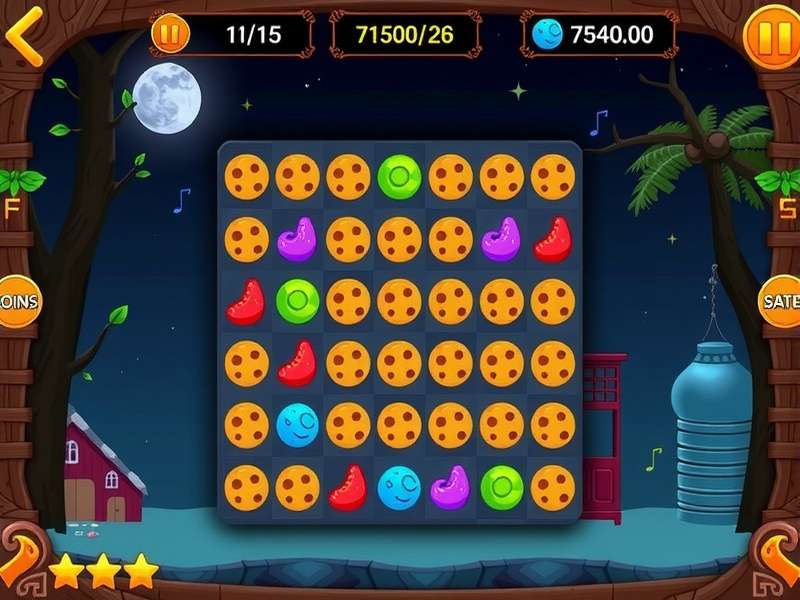Select the red jelly touching a purple jelly's side
The width and height of the screenshot is (800, 600).
tap(552, 239)
